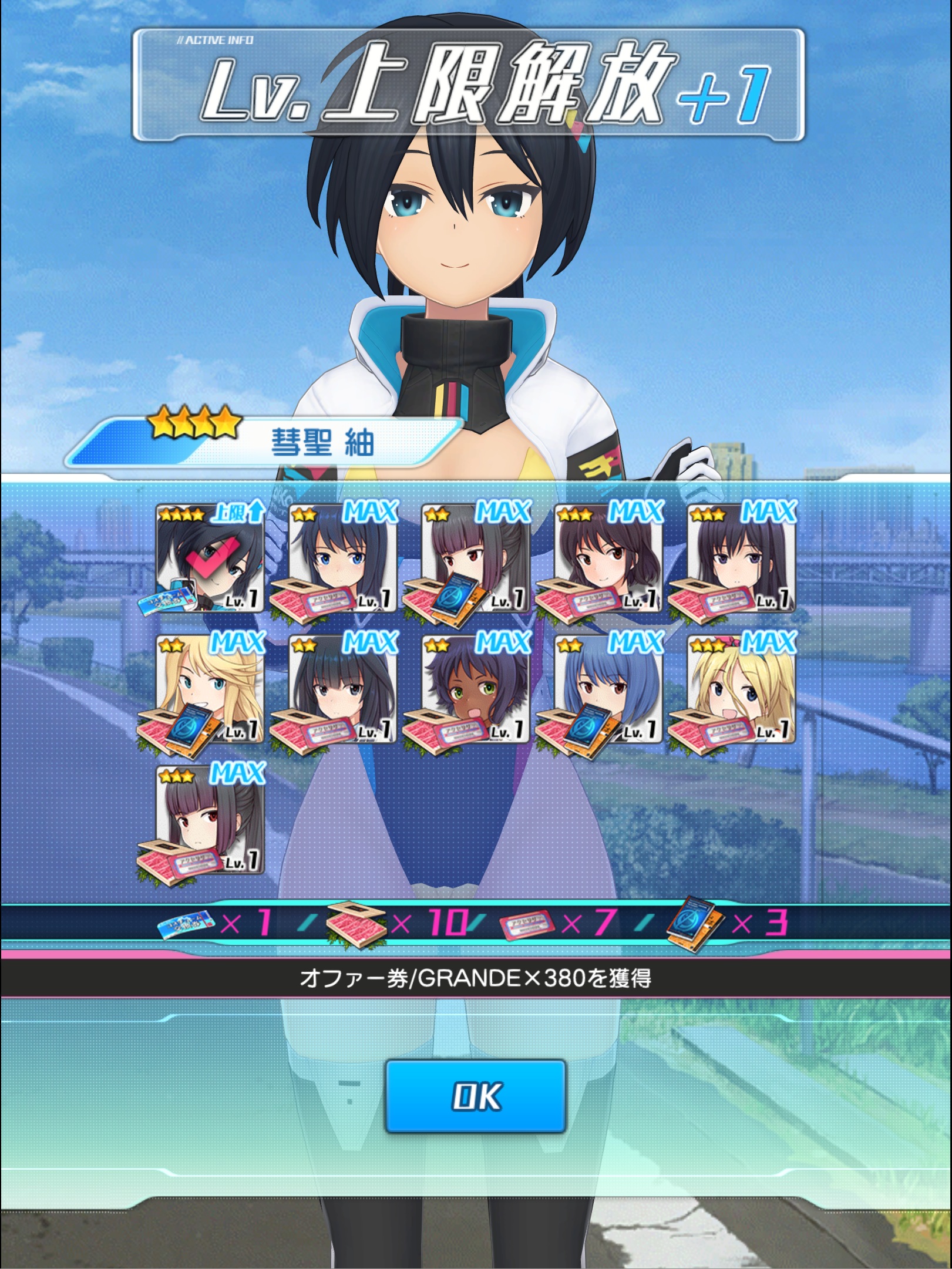The height and width of the screenshot is (1269, 952).
Task: Pick the three-star red-eyed ponytail character card
Action: [x=210, y=820]
